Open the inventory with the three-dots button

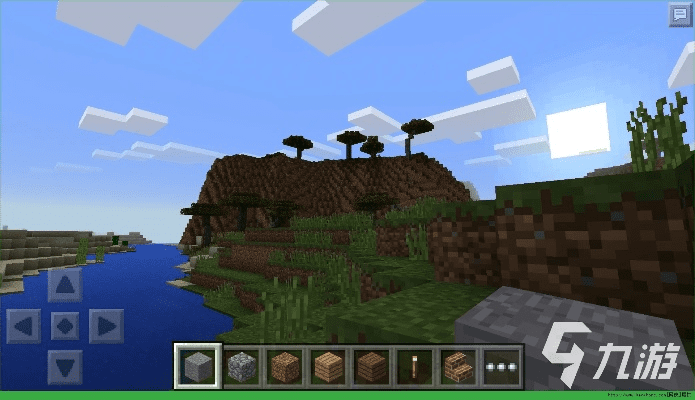pyautogui.click(x=501, y=366)
